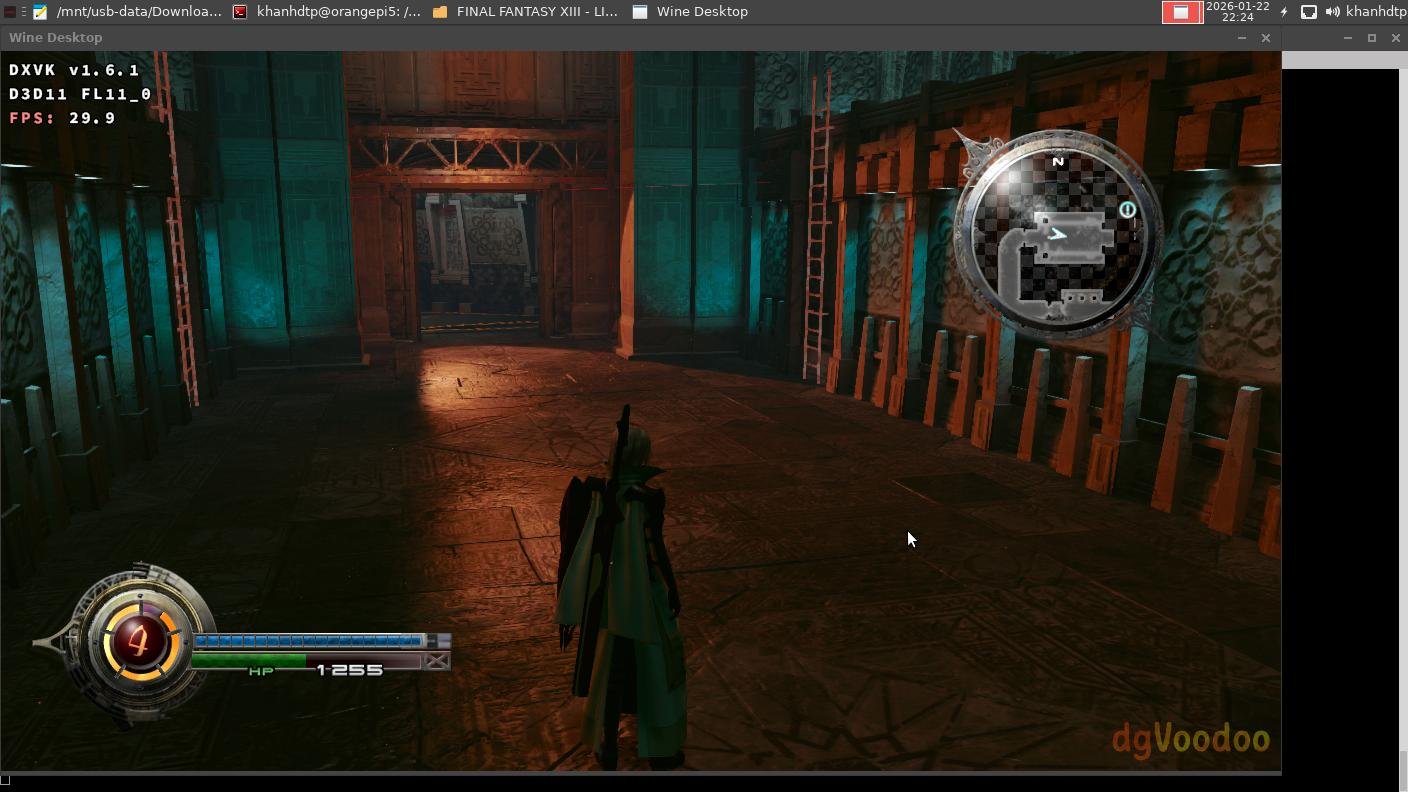Minimize the Wine Desktop window
This screenshot has width=1408, height=792.
pos(1242,38)
